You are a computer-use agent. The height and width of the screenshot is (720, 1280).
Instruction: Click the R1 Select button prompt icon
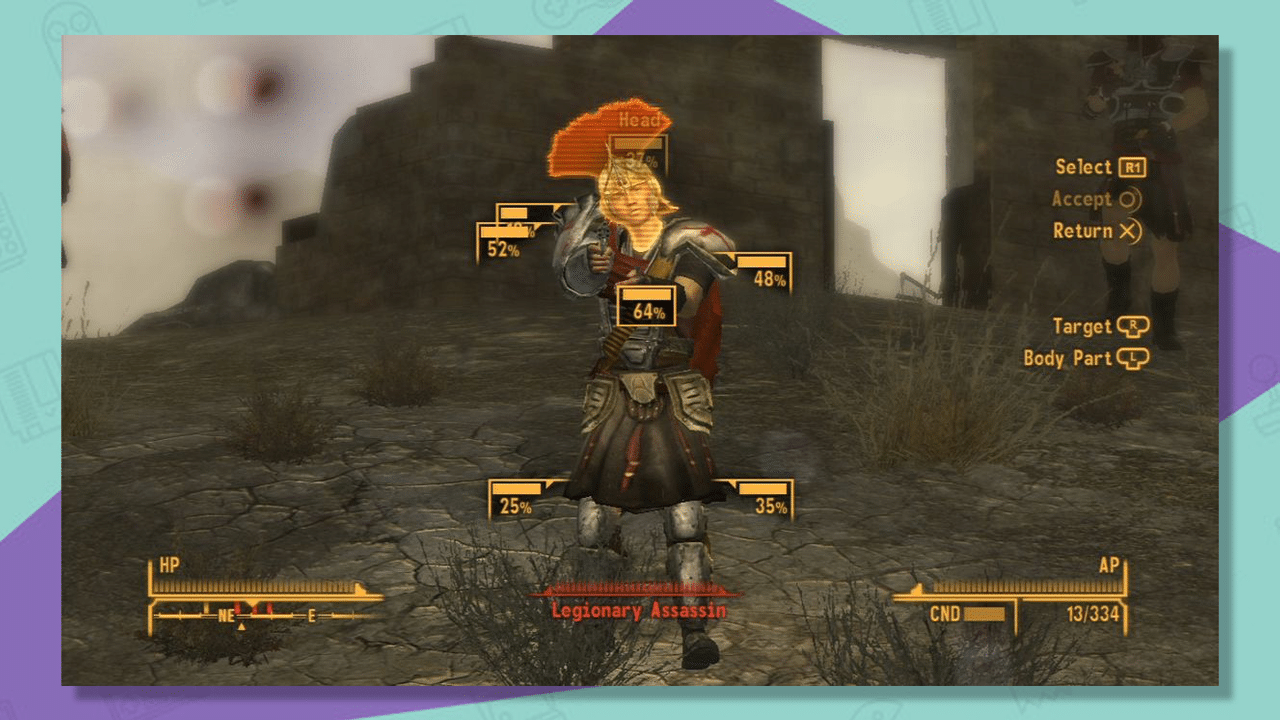click(1131, 167)
